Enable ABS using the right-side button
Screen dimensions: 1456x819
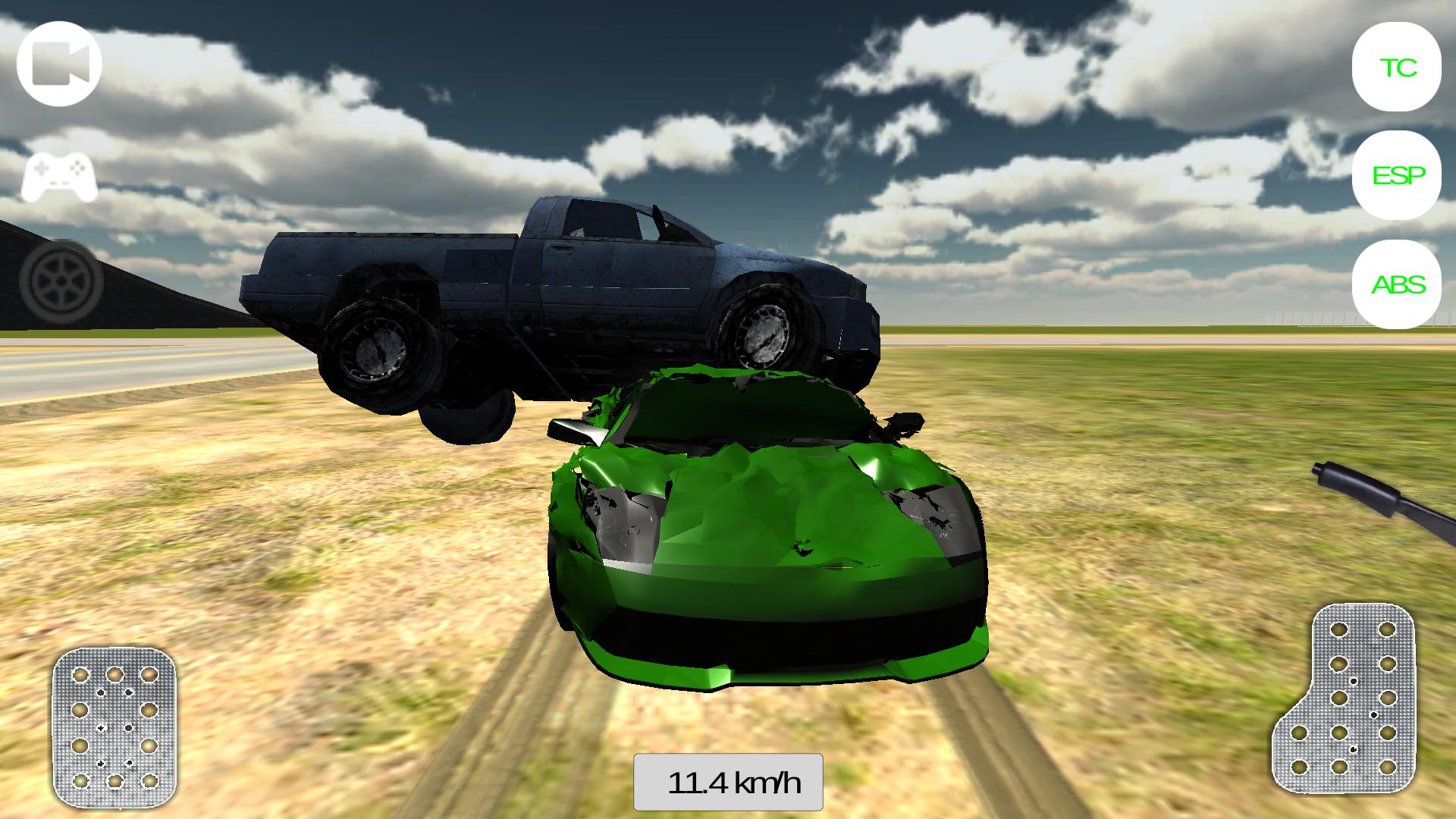1399,286
